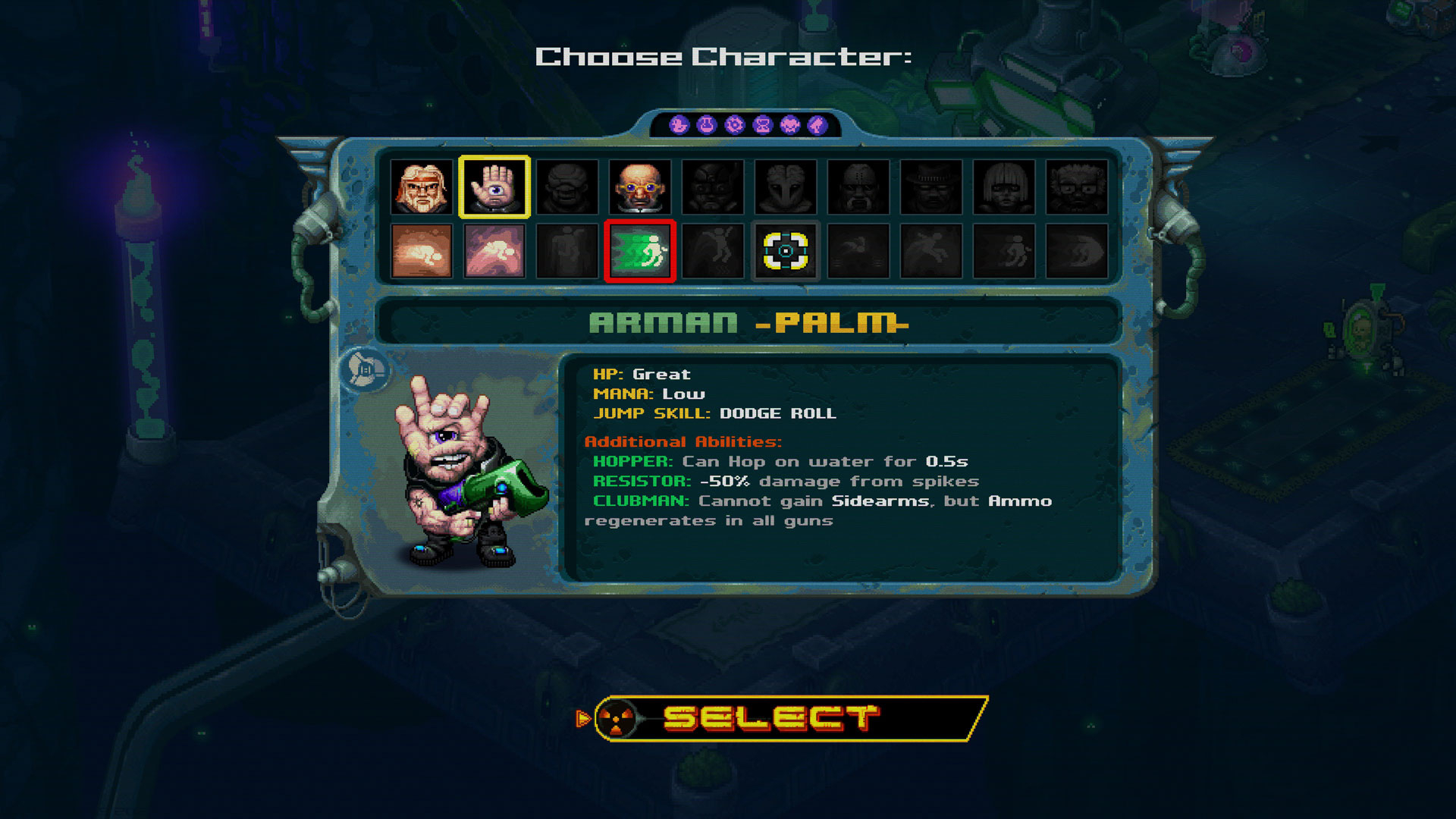
Task: Pick the one-eyed palm character portrait
Action: tap(494, 187)
